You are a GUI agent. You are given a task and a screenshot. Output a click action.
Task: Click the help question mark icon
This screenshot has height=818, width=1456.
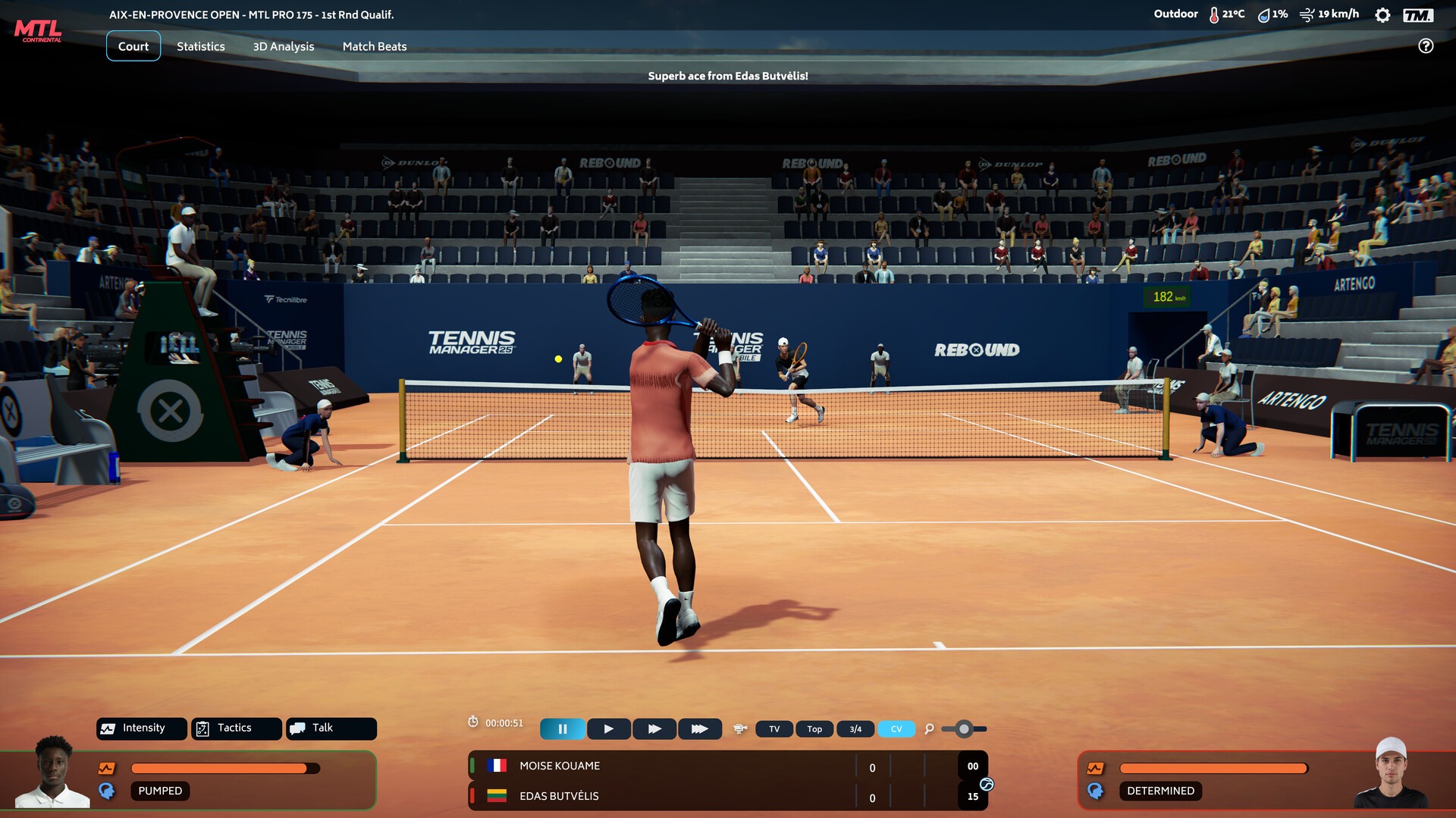1426,46
